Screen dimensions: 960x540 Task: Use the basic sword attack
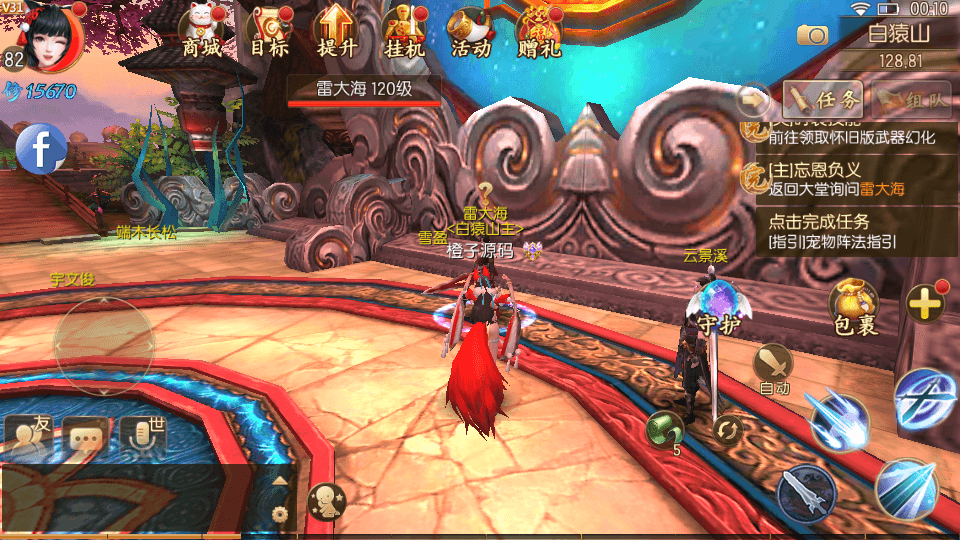(807, 492)
